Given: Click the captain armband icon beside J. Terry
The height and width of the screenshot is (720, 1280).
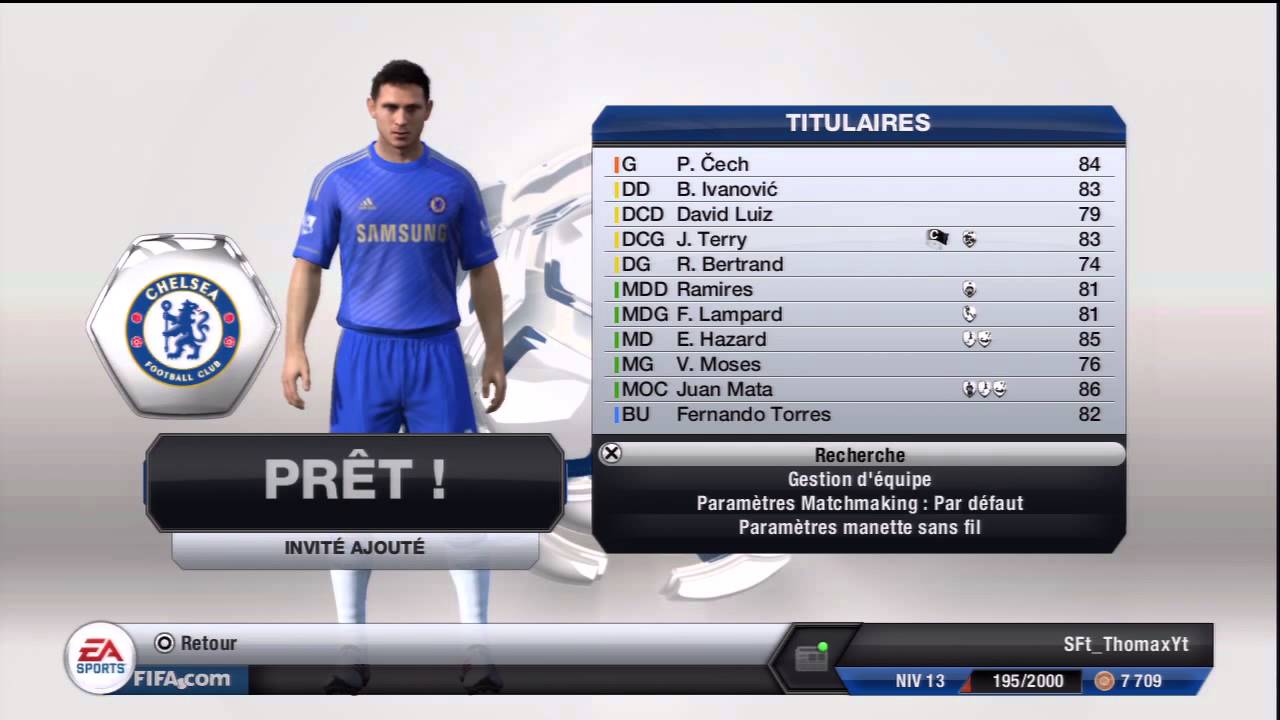Looking at the screenshot, I should 936,239.
